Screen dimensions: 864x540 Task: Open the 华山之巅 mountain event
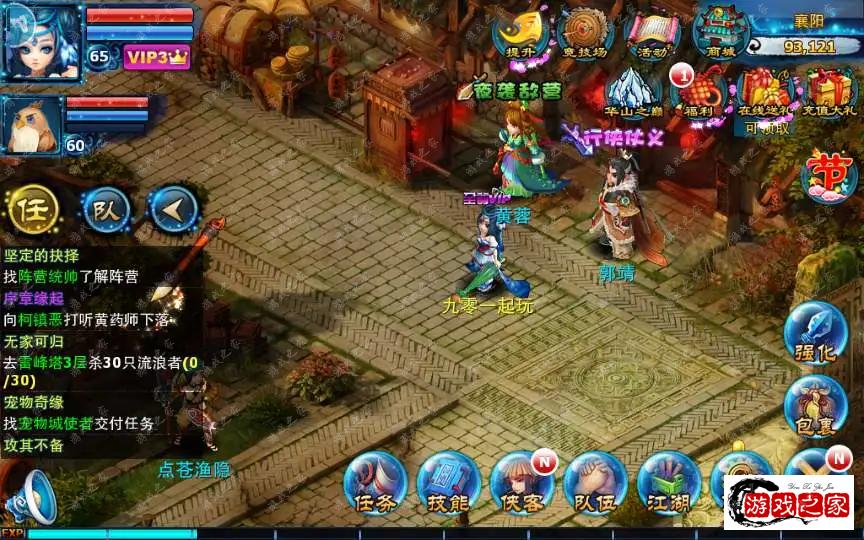[x=633, y=90]
